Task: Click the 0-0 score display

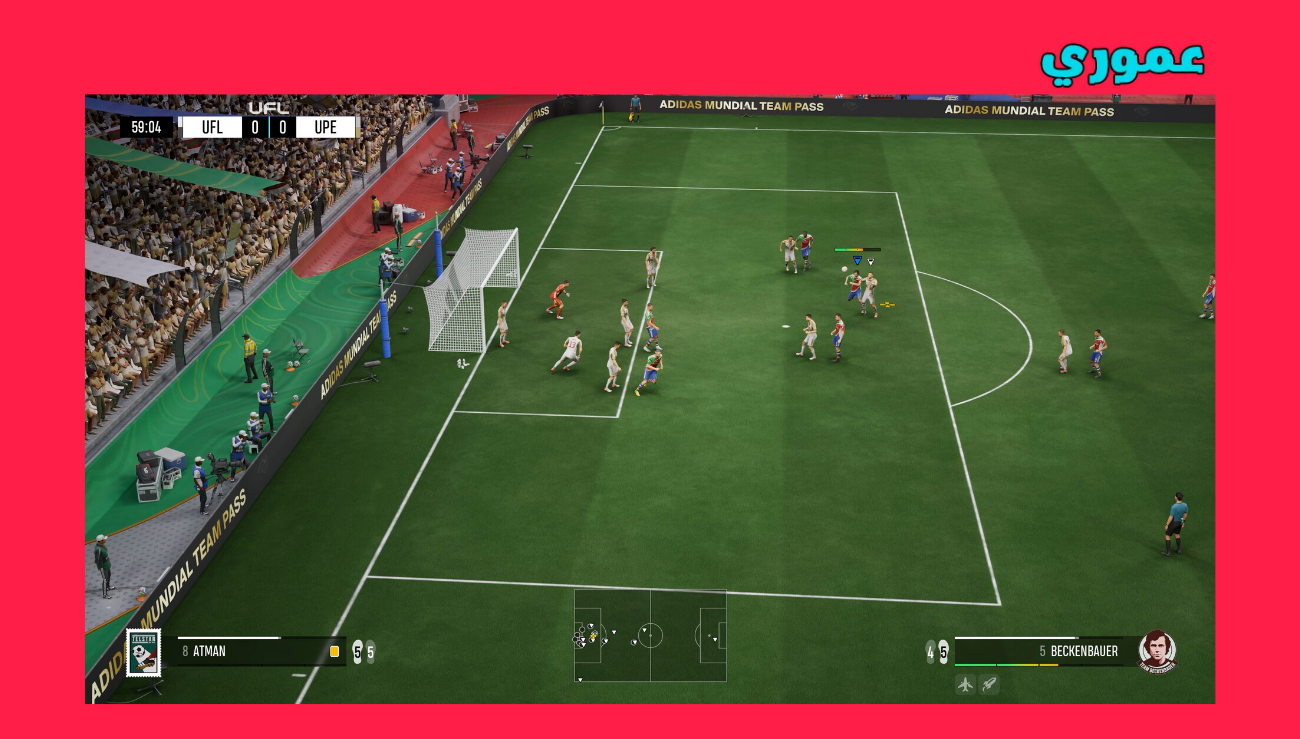Action: pyautogui.click(x=271, y=126)
